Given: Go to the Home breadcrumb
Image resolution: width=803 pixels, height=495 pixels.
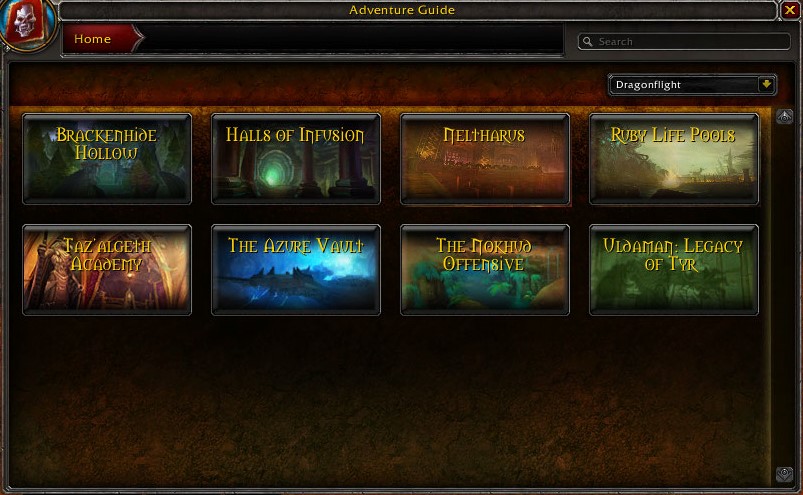Looking at the screenshot, I should (x=94, y=39).
